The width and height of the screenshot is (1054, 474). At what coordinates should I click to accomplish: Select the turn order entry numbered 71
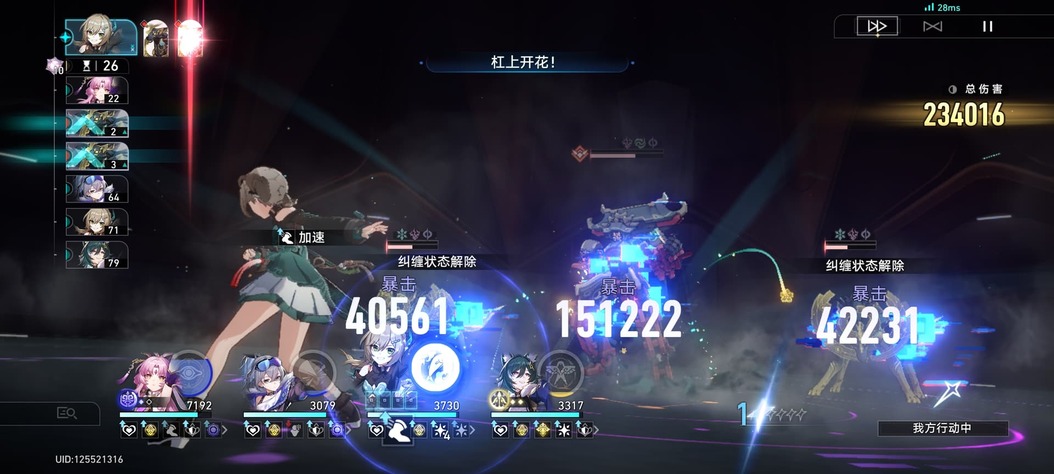point(97,222)
